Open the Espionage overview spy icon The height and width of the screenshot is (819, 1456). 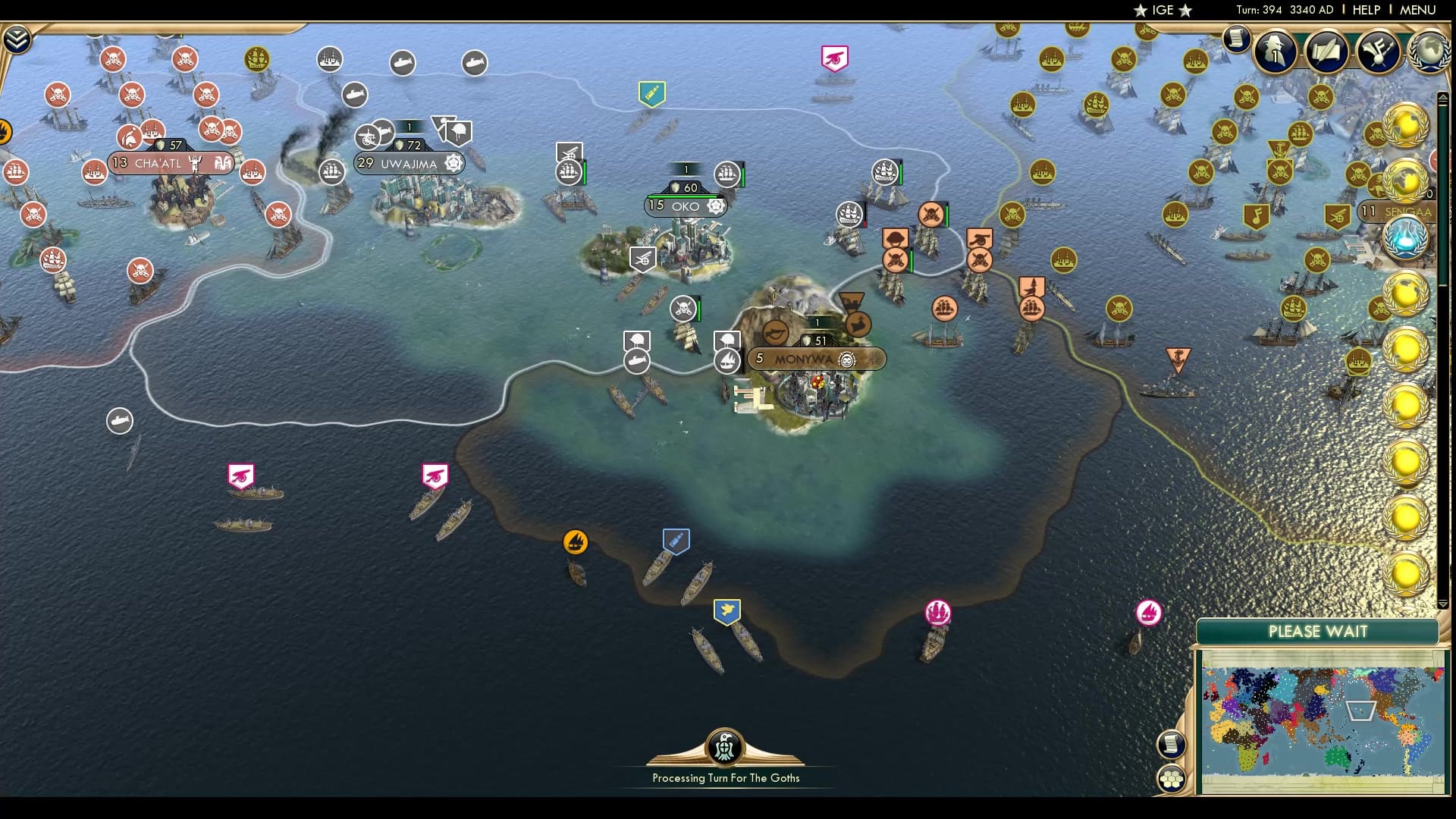pyautogui.click(x=1276, y=52)
